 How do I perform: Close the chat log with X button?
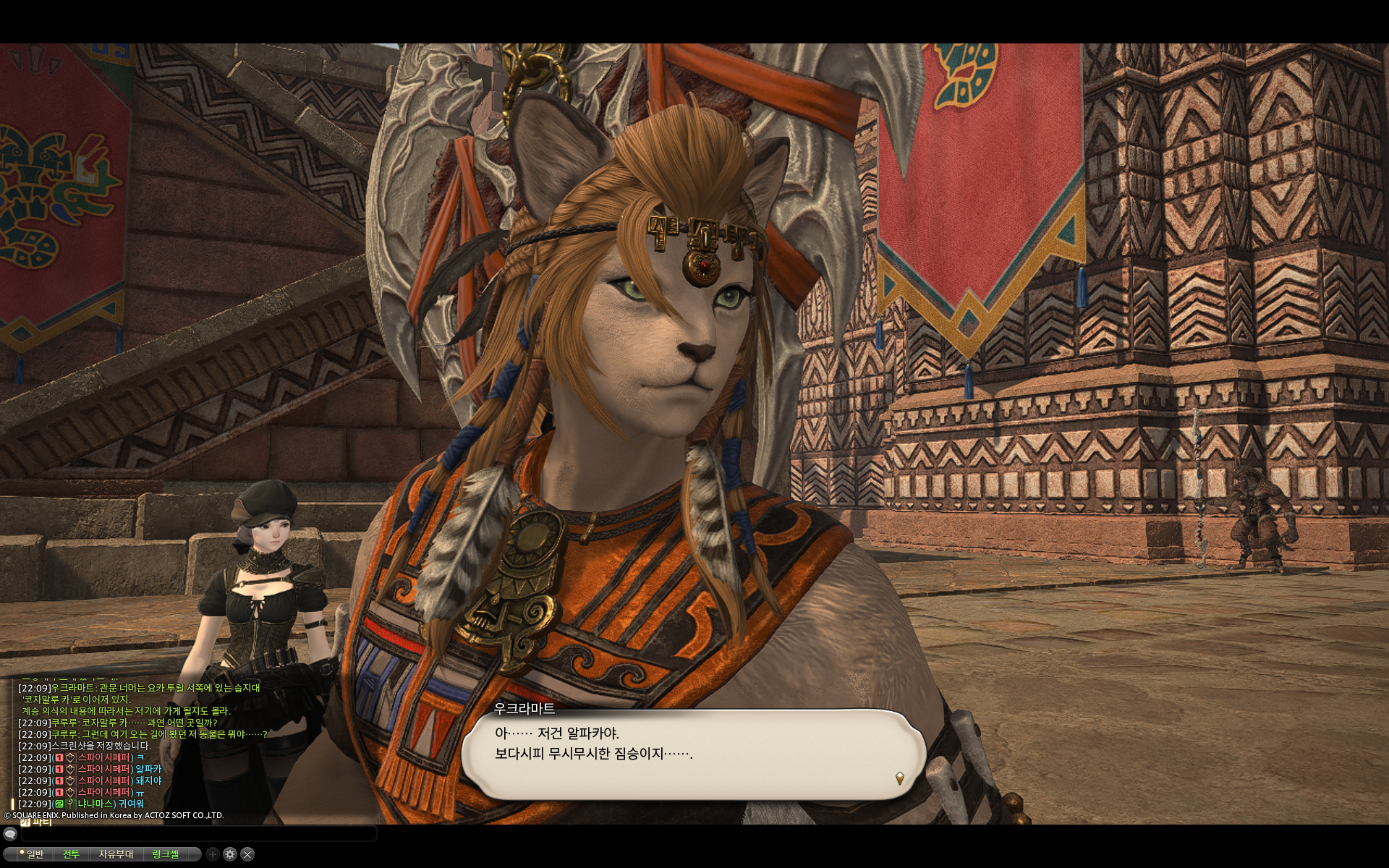(x=247, y=854)
